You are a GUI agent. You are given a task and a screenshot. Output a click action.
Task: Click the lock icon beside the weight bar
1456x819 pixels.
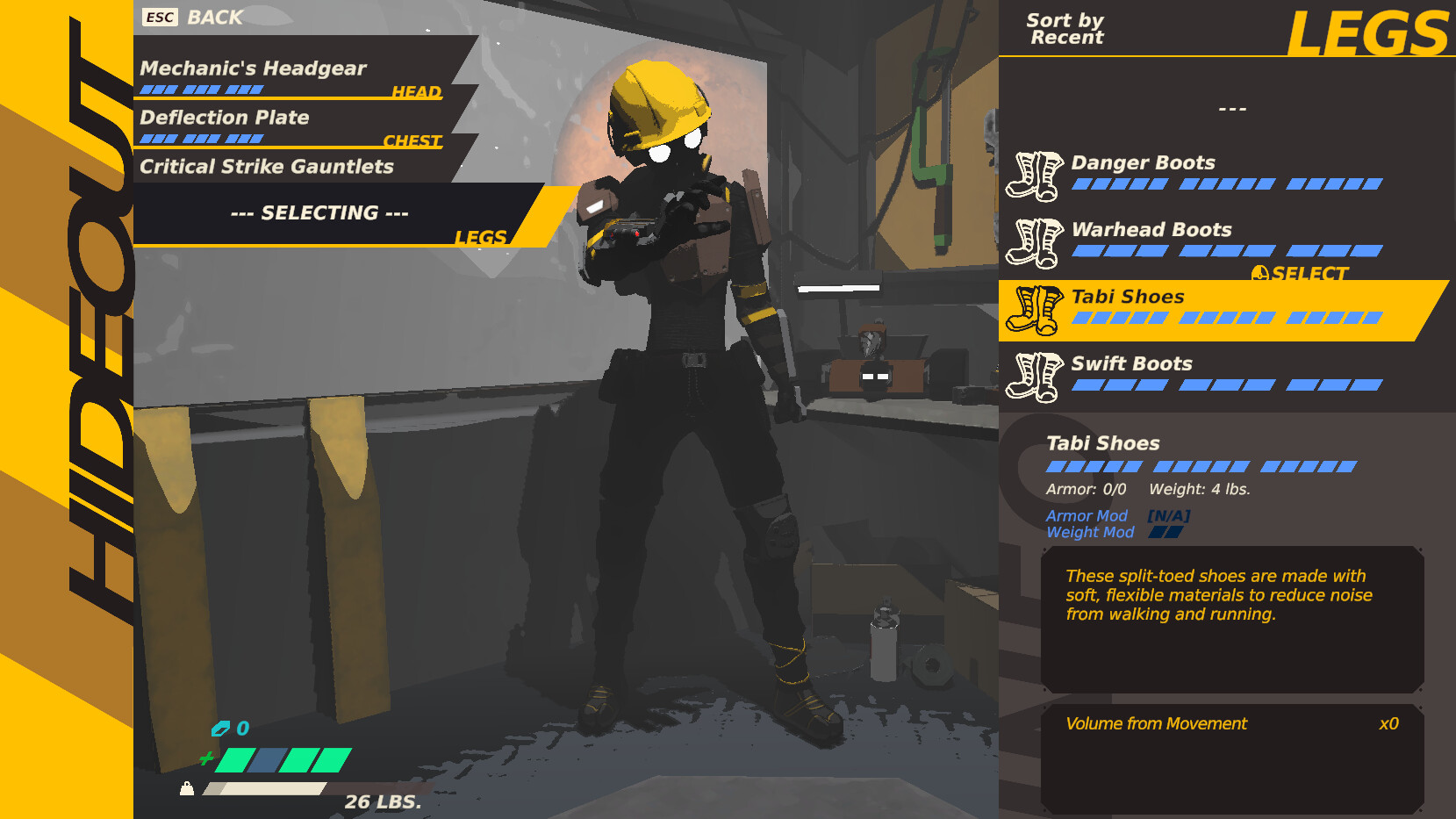pos(188,789)
